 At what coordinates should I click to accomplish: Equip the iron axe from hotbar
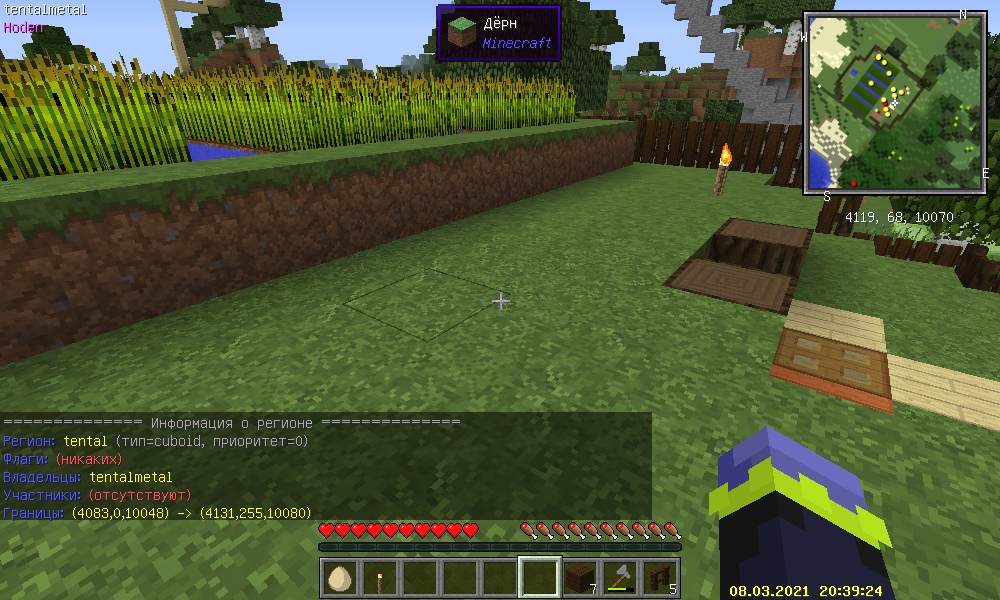pos(620,578)
